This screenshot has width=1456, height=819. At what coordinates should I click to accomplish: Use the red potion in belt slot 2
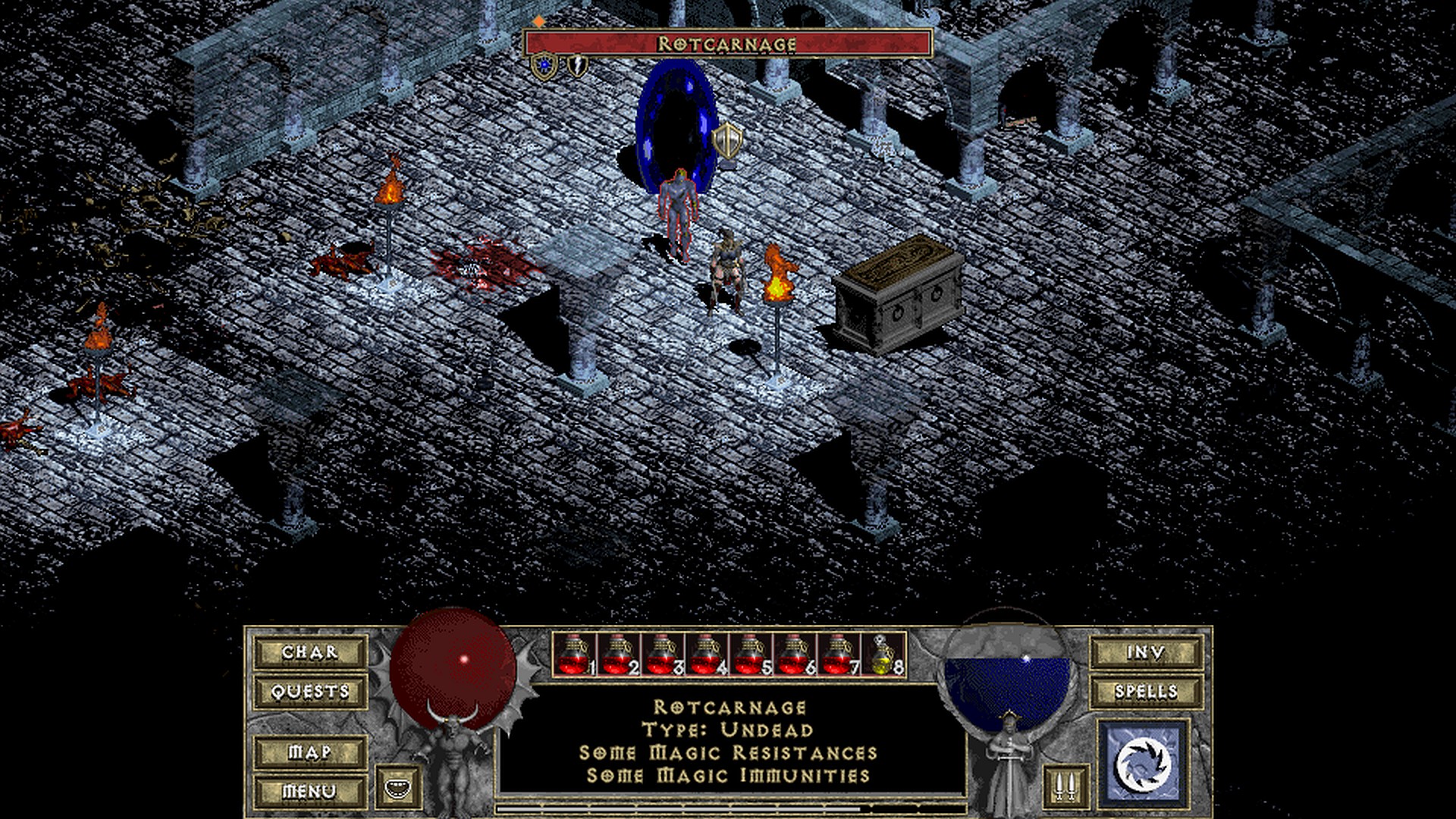pyautogui.click(x=619, y=654)
